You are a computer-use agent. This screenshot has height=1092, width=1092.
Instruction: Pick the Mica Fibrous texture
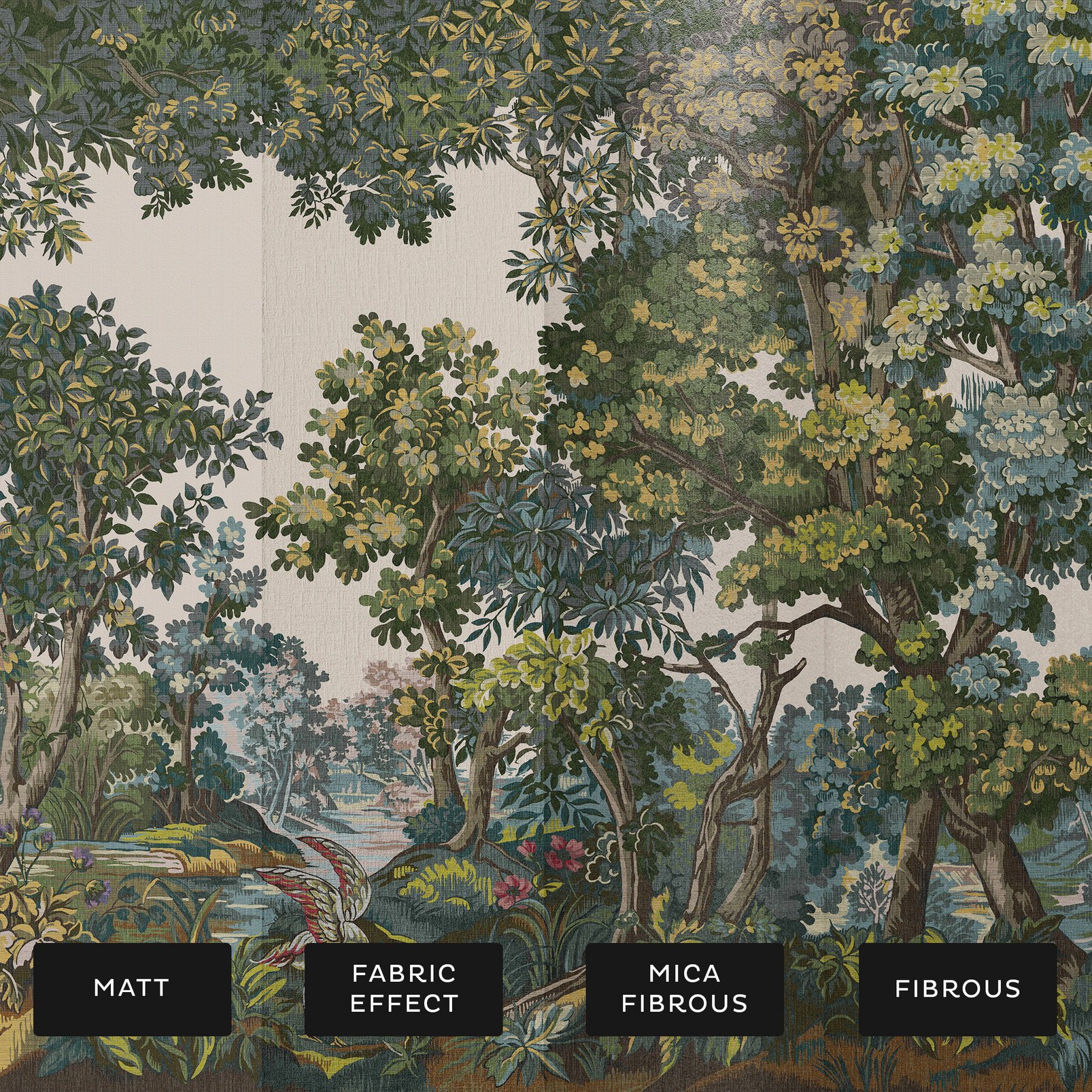pos(685,989)
